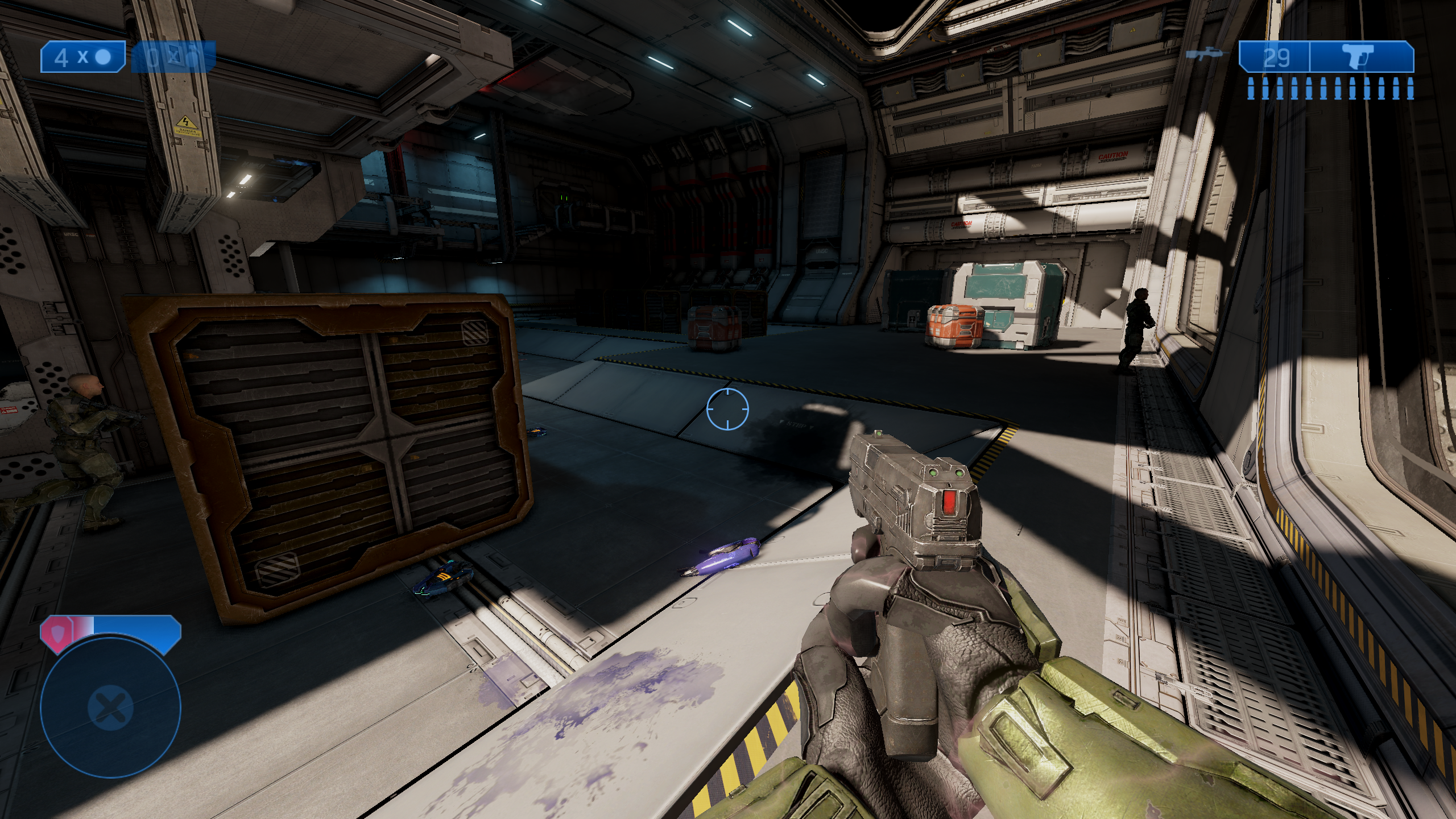Select the dimmed plasma grenade slot
This screenshot has width=1456, height=819.
(173, 57)
